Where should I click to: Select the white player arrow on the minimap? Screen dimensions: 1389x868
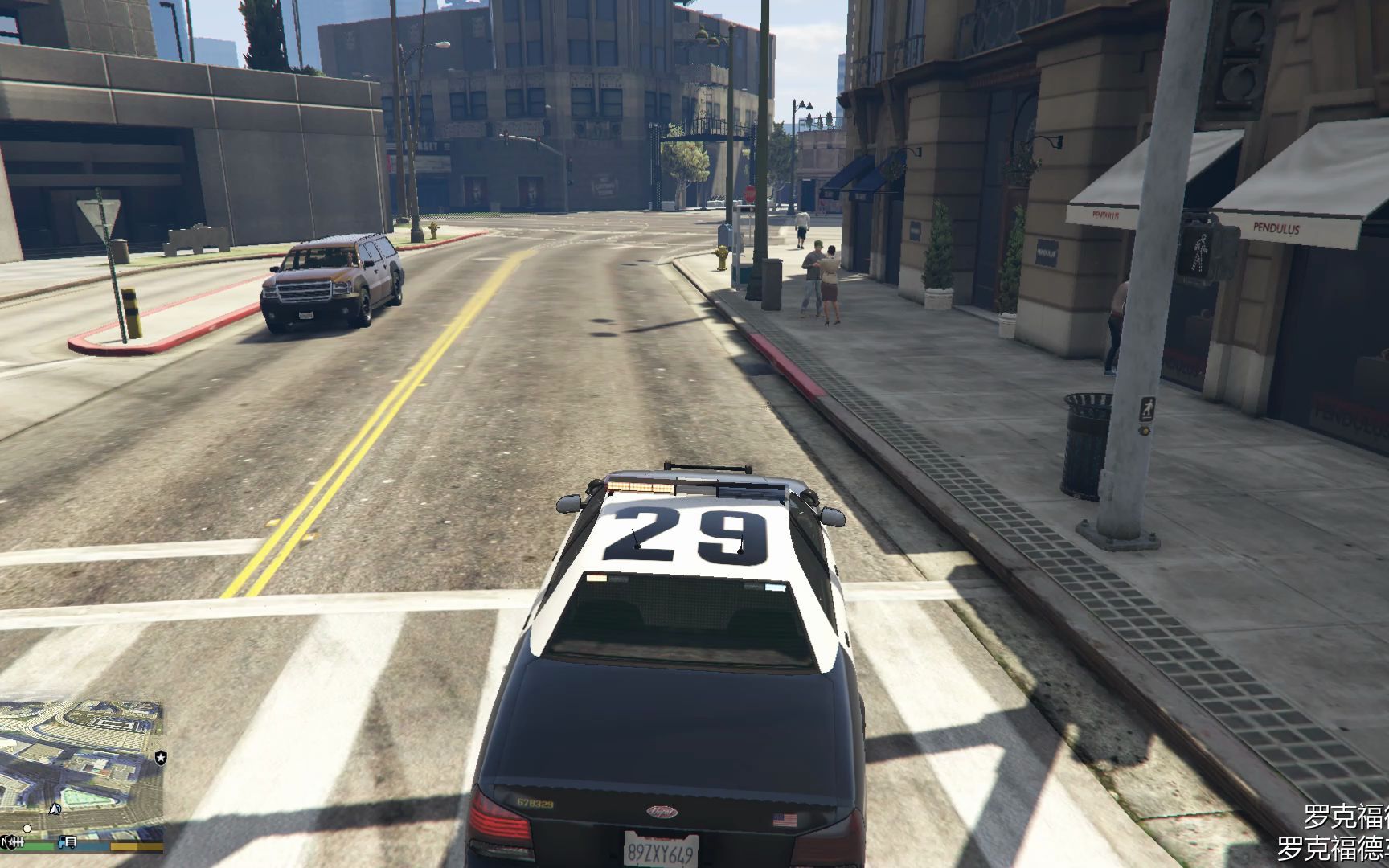(55, 809)
